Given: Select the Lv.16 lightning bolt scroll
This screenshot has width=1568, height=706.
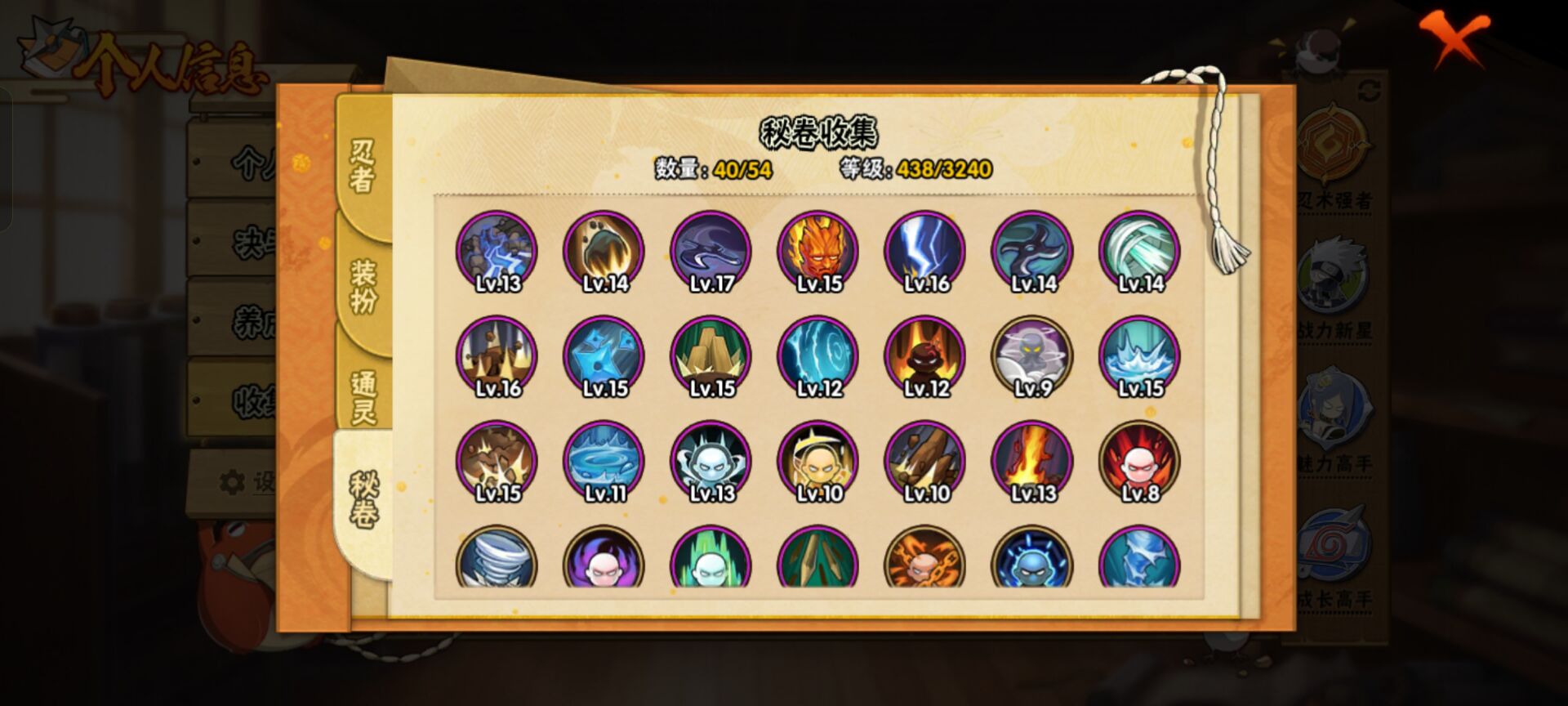Looking at the screenshot, I should click(927, 251).
